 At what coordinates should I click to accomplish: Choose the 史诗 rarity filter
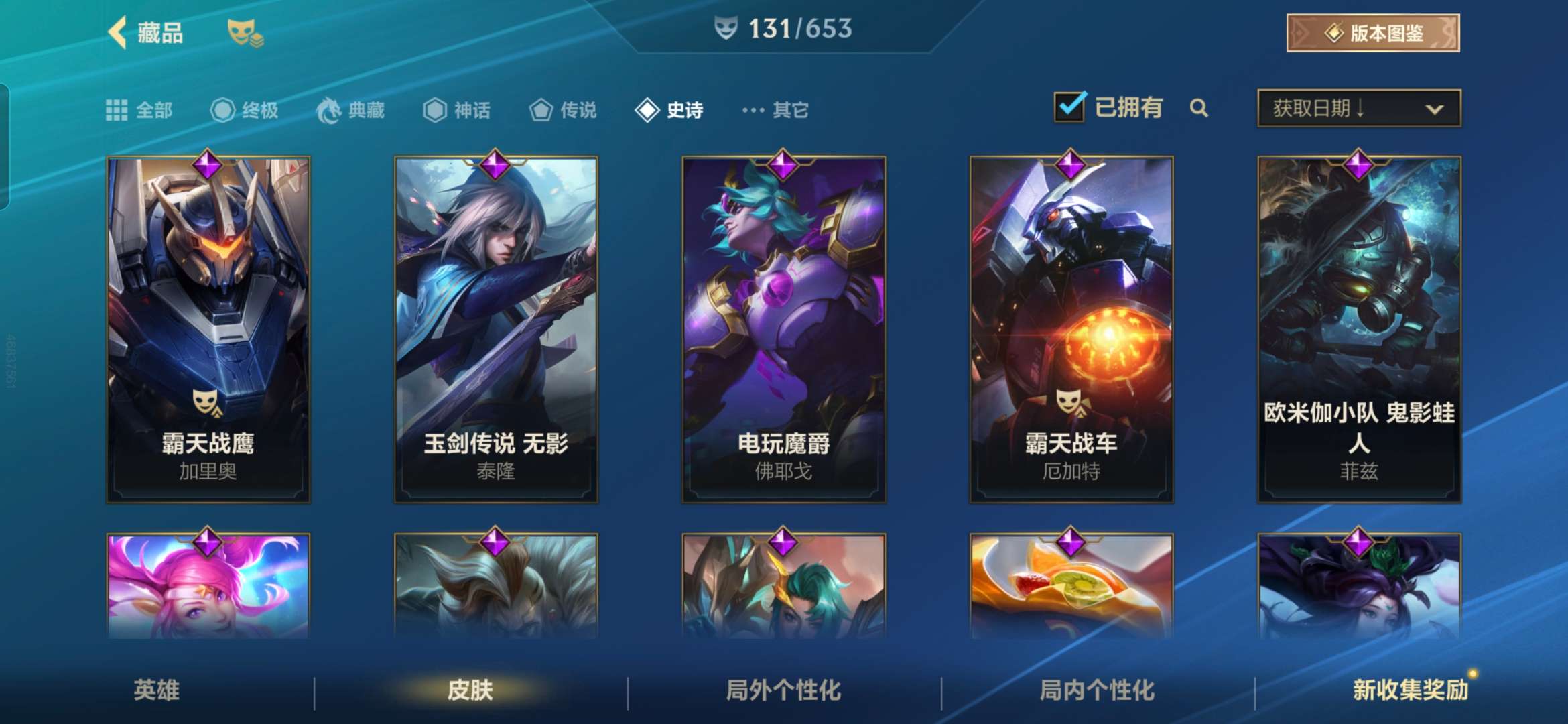tap(669, 110)
